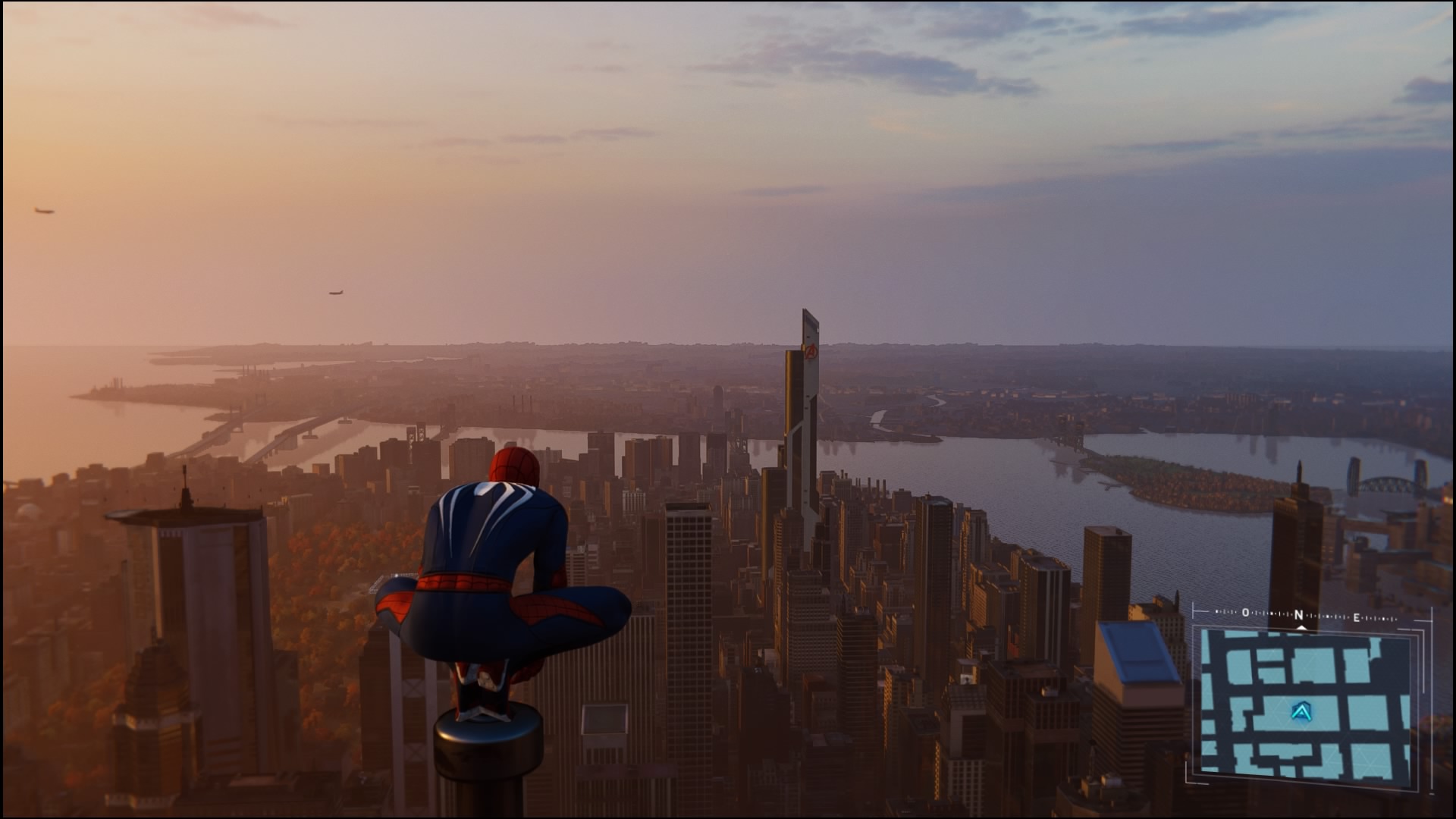The height and width of the screenshot is (819, 1456).
Task: Click the compass heading strip above minimap
Action: point(1300,615)
